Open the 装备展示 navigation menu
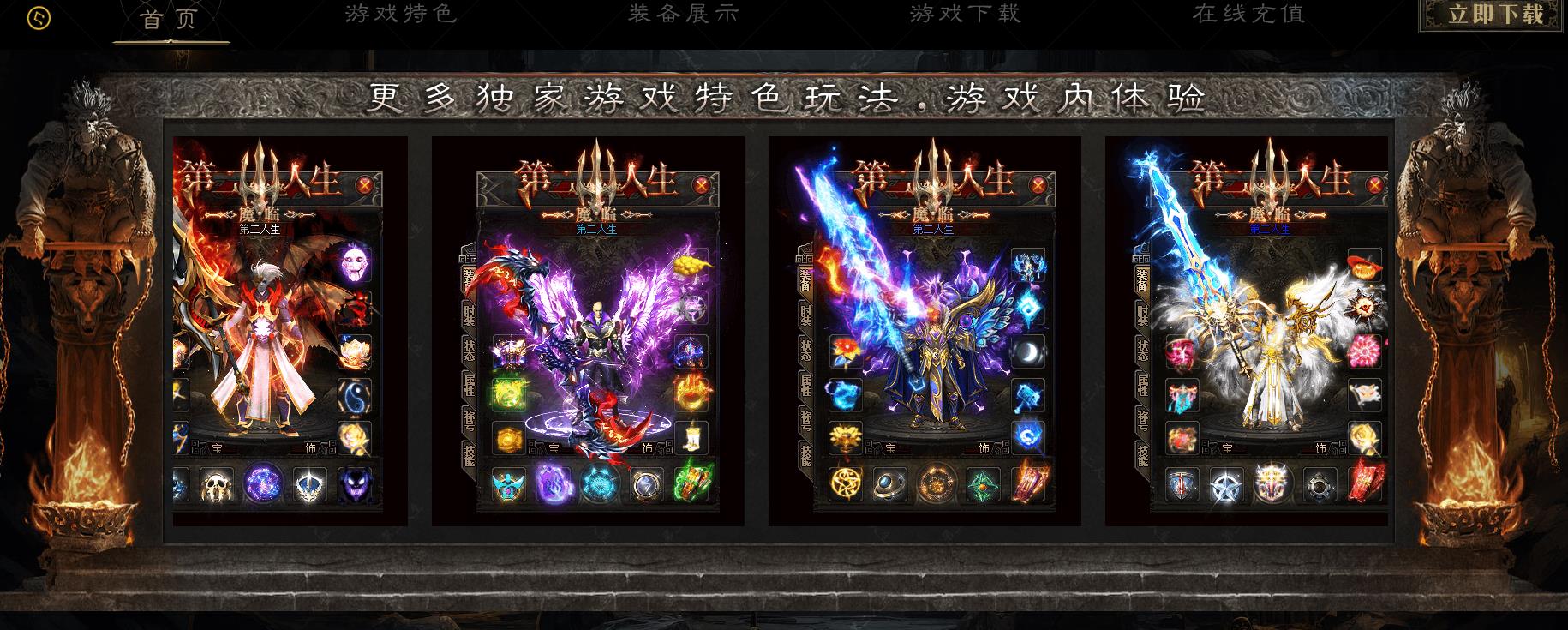 (x=681, y=14)
